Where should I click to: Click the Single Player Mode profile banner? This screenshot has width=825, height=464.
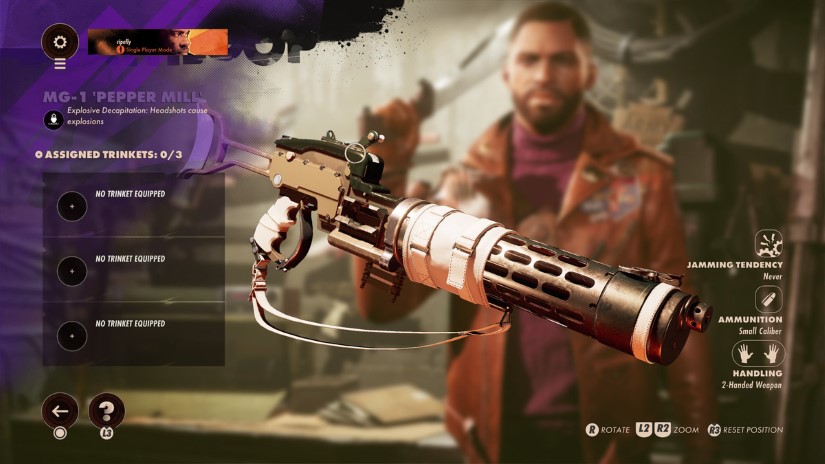pyautogui.click(x=157, y=42)
